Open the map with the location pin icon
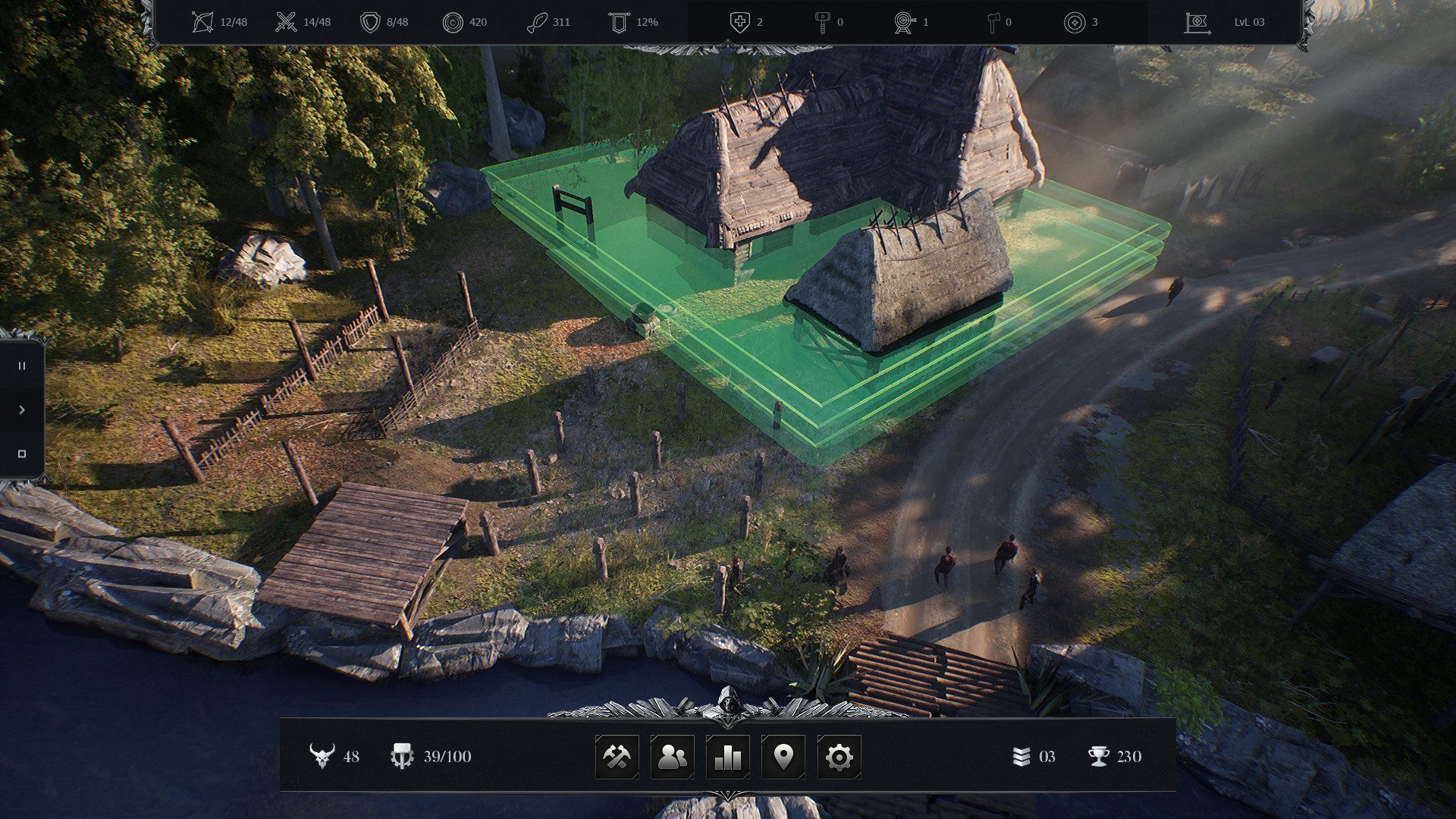 tap(786, 755)
